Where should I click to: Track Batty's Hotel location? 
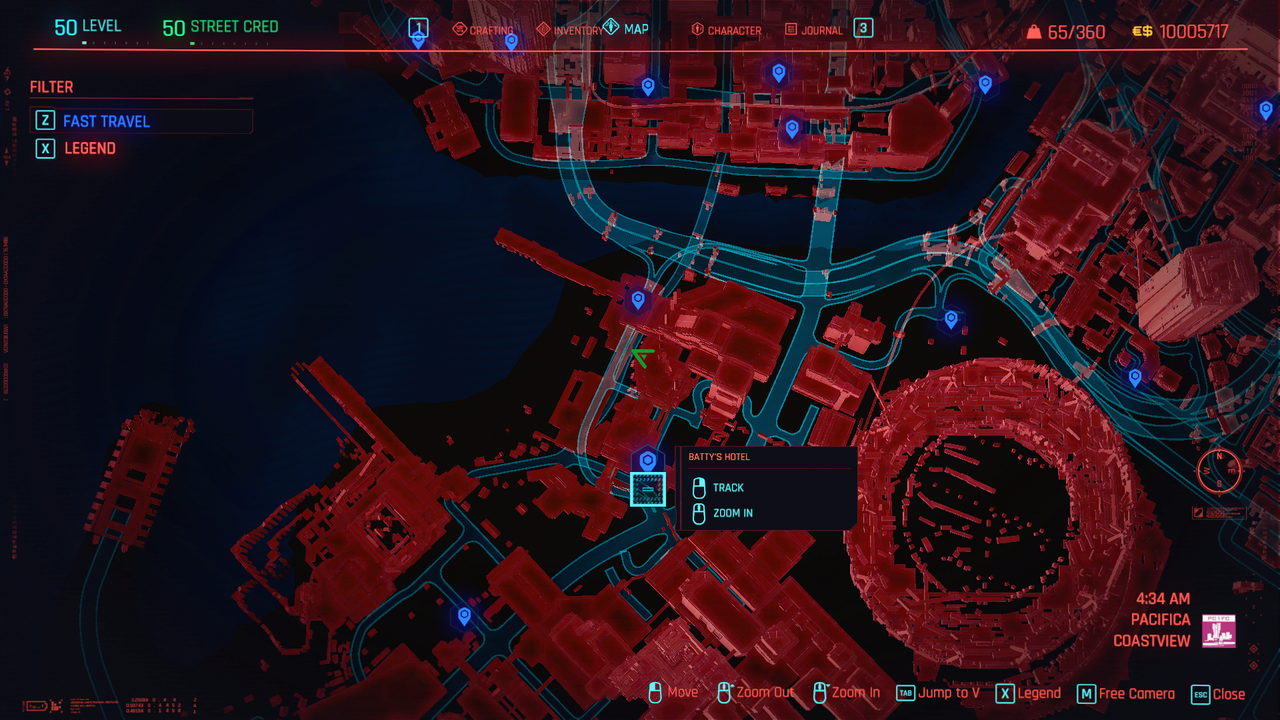click(x=728, y=488)
